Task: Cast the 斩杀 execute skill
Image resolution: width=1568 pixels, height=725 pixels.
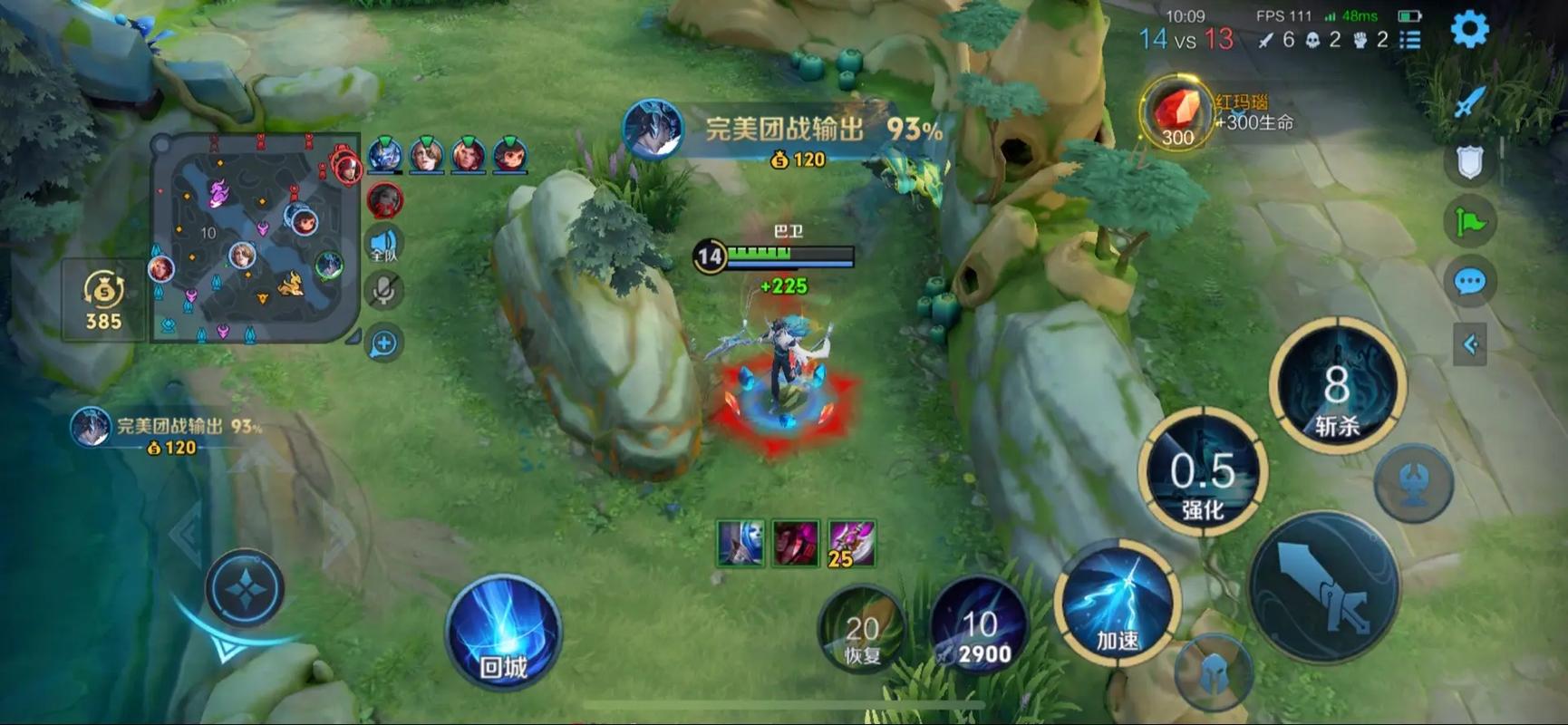Action: [1337, 387]
